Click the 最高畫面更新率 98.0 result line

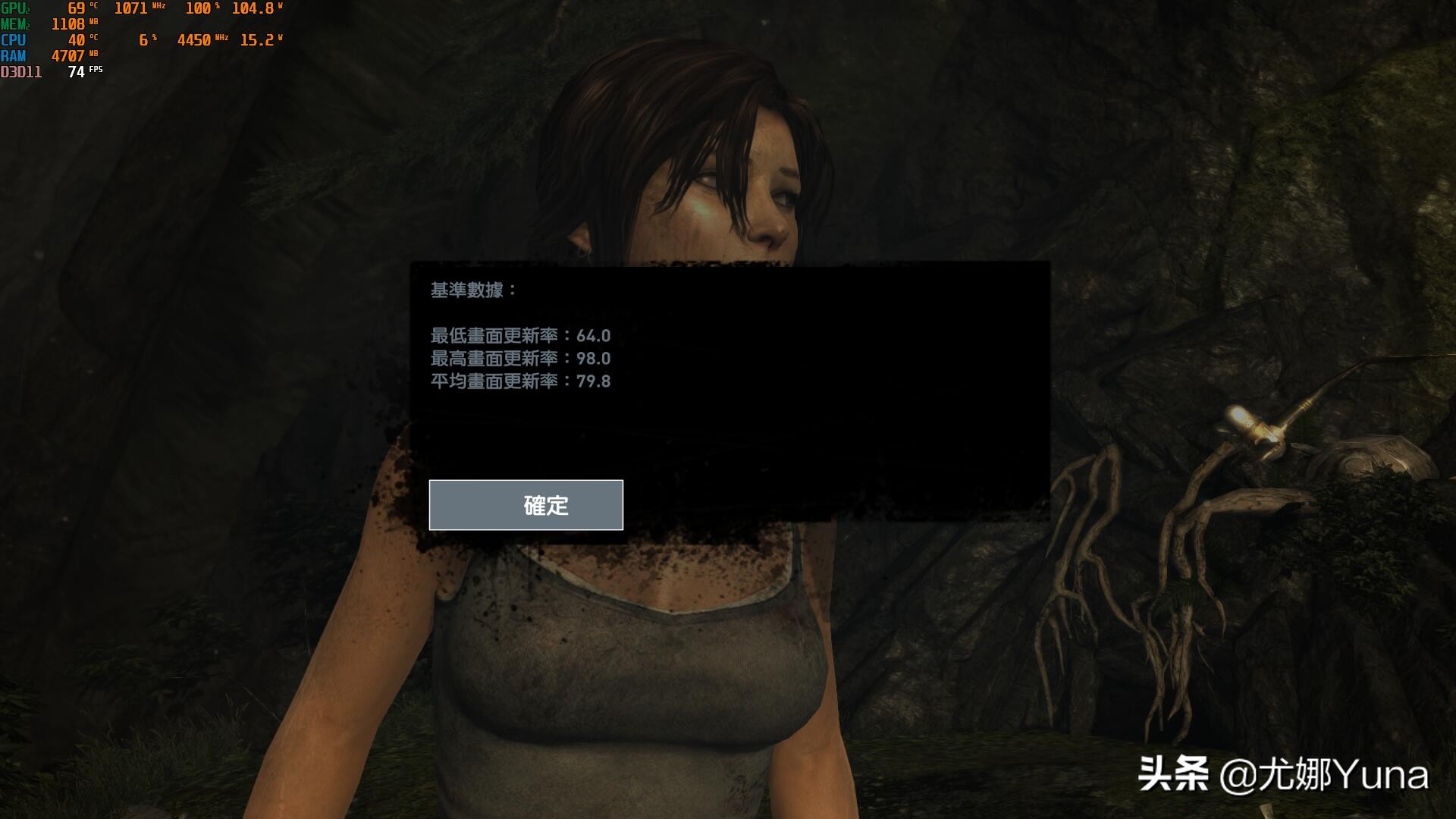(521, 359)
